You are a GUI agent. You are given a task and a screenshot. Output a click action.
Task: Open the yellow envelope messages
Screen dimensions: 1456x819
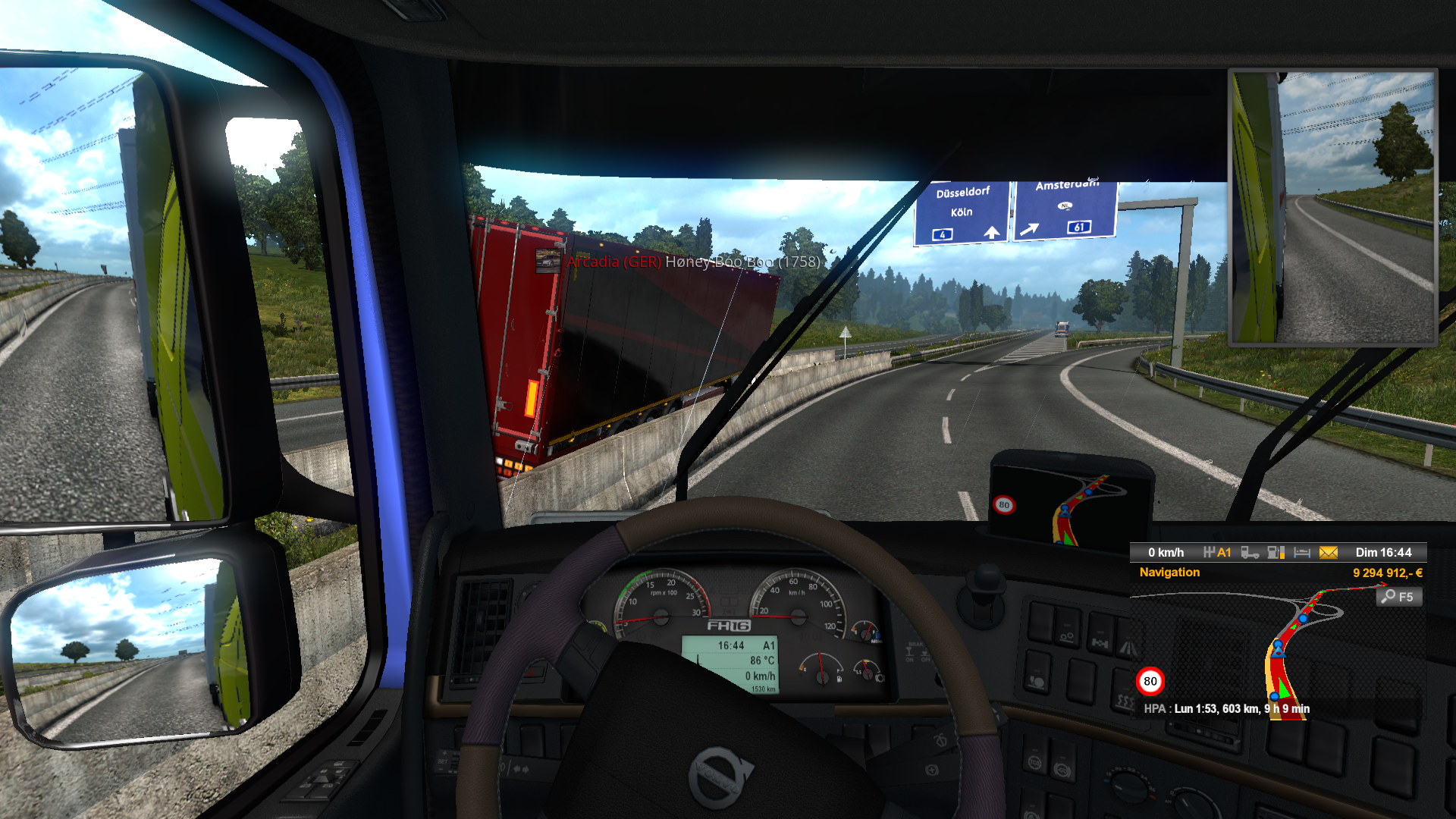pos(1329,553)
